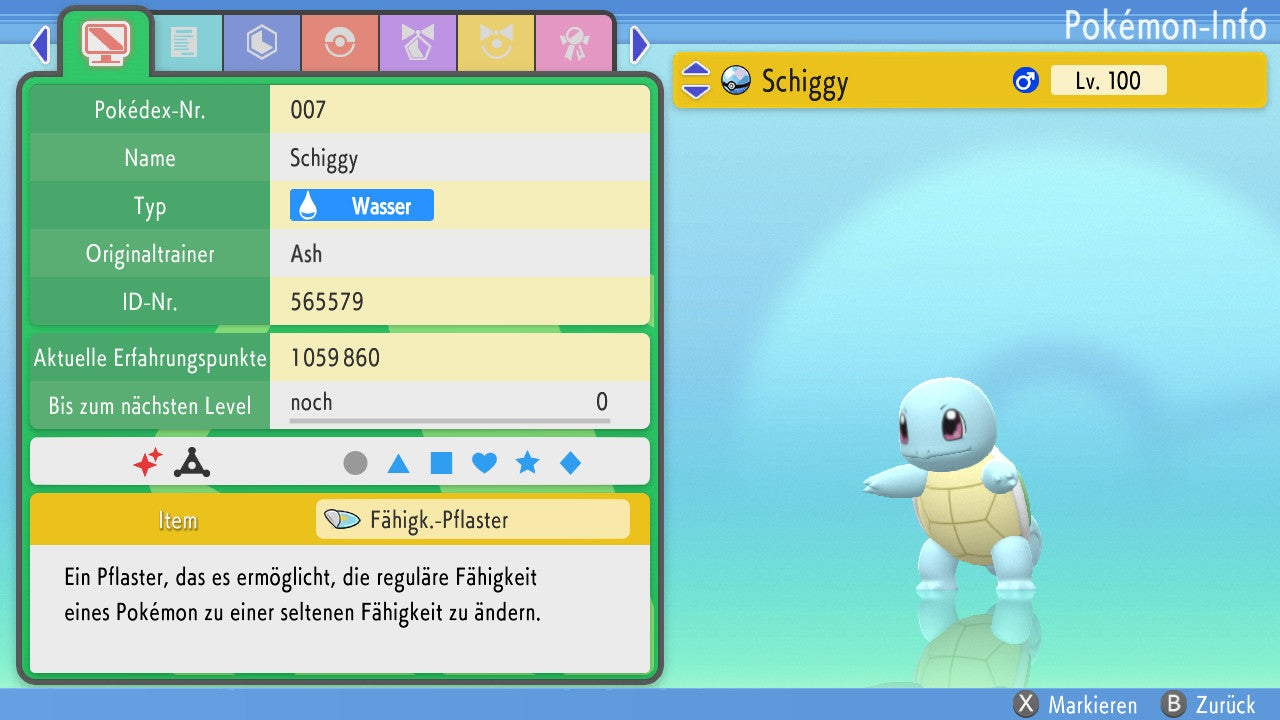Select the Fähigk.-Pflaster held item field
The width and height of the screenshot is (1280, 720).
tap(472, 520)
